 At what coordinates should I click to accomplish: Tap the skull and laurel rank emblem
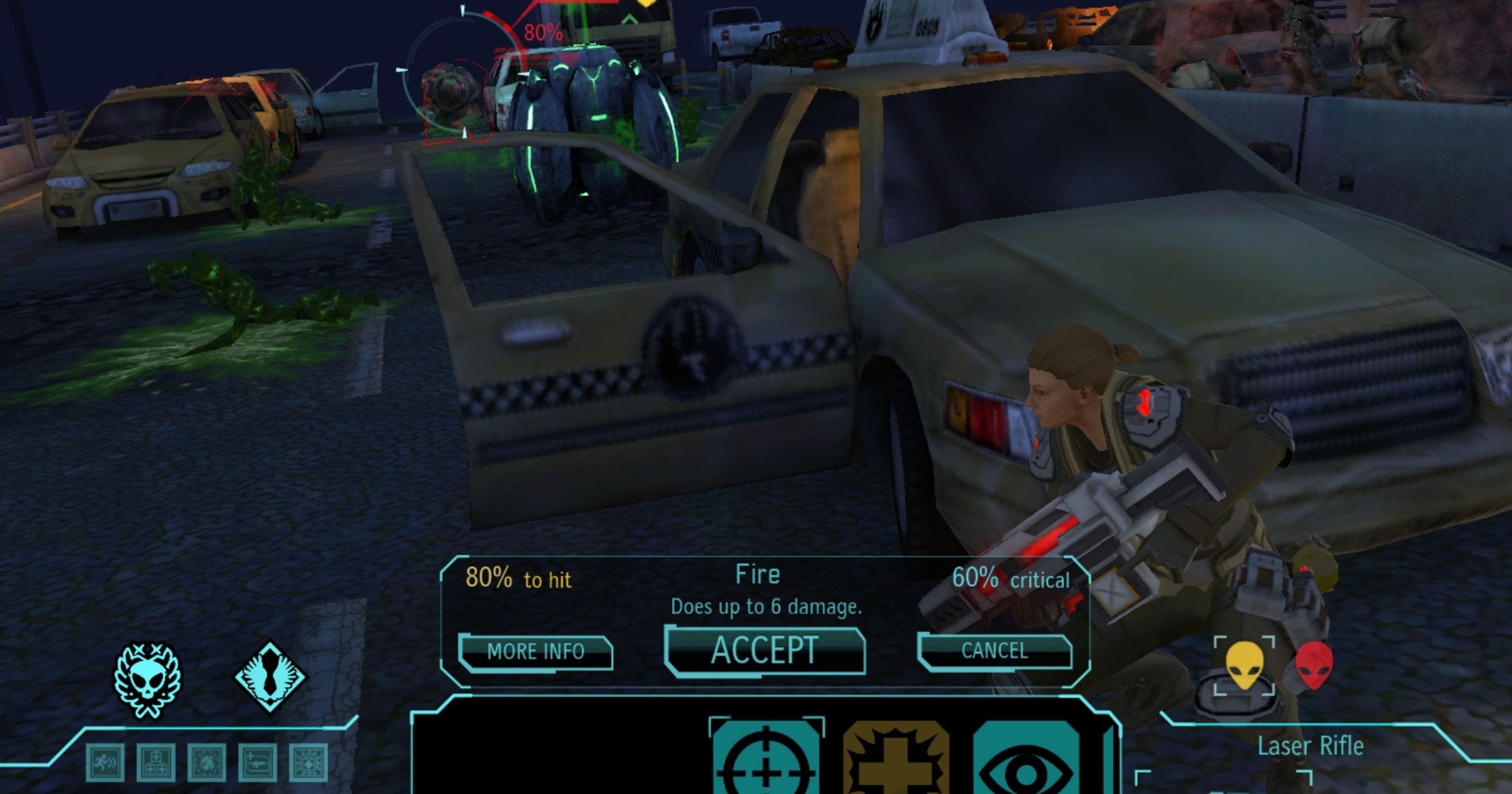point(147,679)
